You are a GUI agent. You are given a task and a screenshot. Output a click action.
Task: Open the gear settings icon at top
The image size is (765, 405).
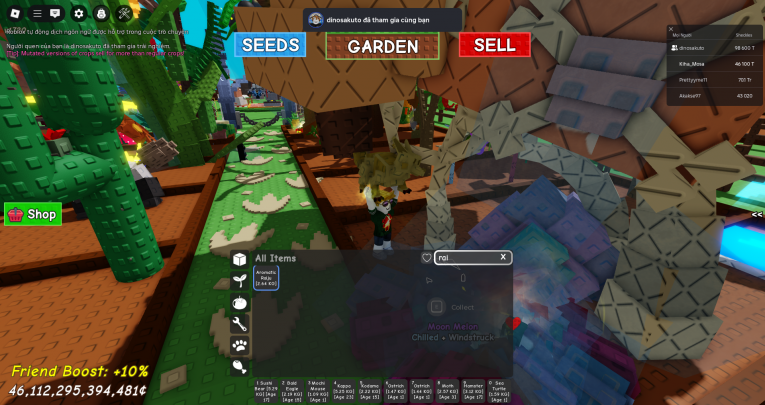[x=80, y=14]
